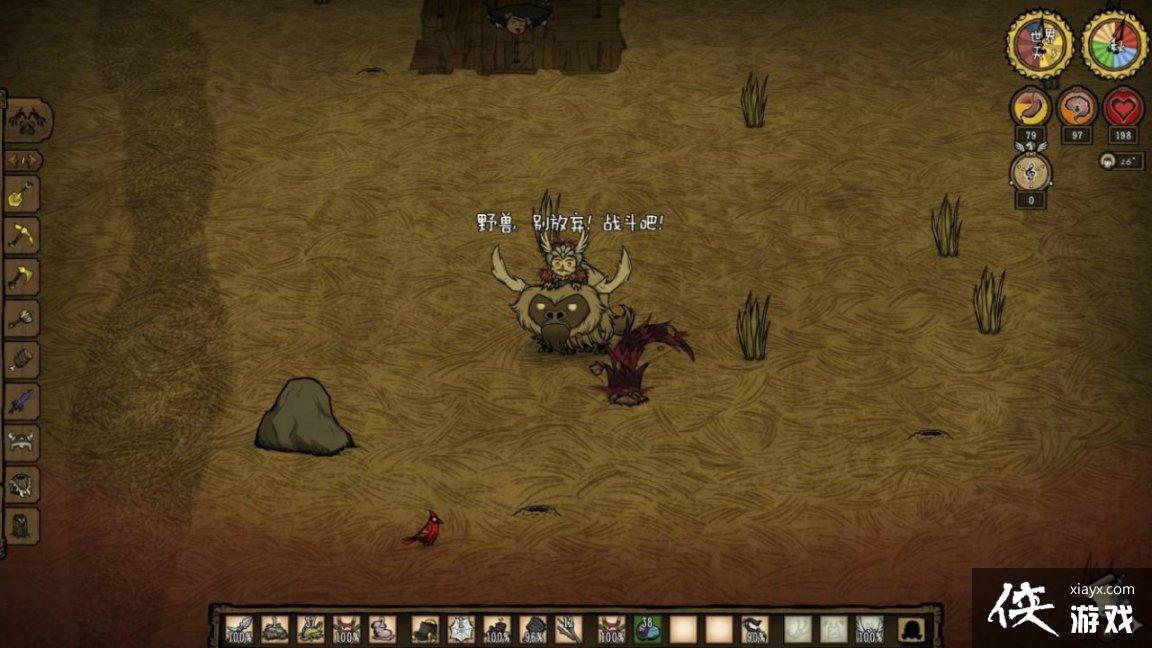Pick the hammer from the crafting bar
Image resolution: width=1152 pixels, height=648 pixels.
click(x=22, y=319)
